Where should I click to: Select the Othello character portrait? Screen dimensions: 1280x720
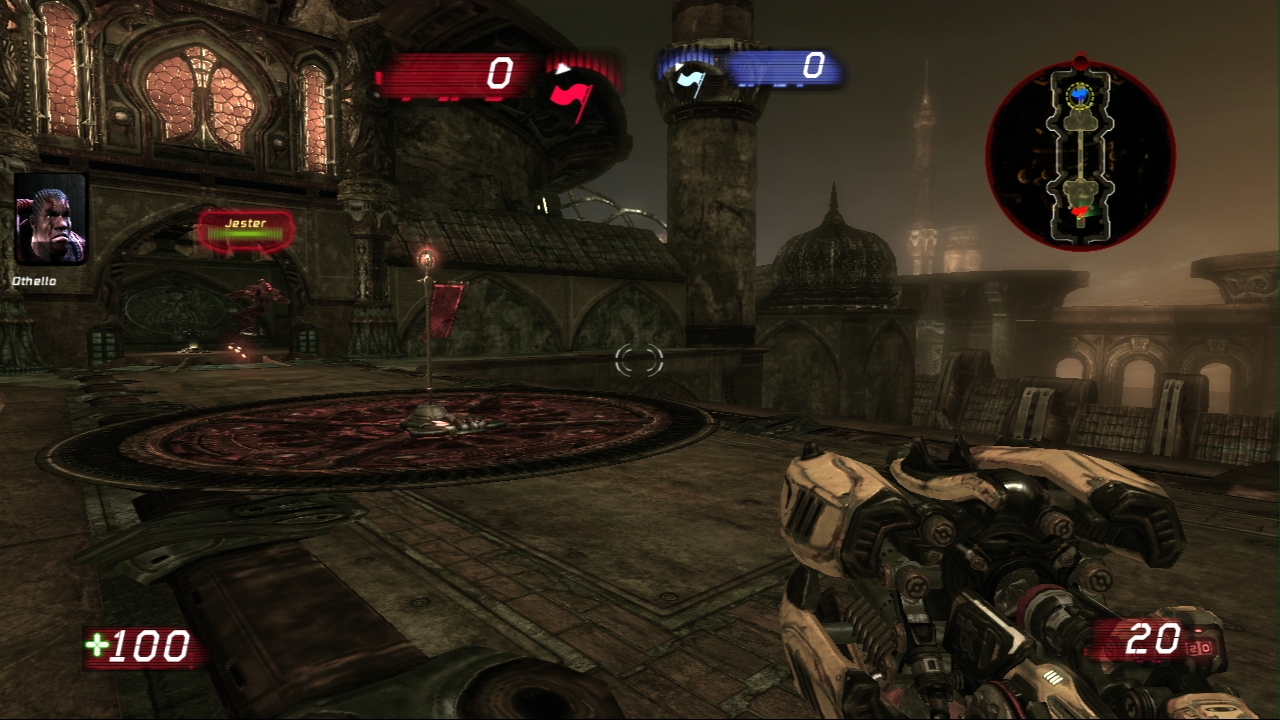pyautogui.click(x=51, y=219)
